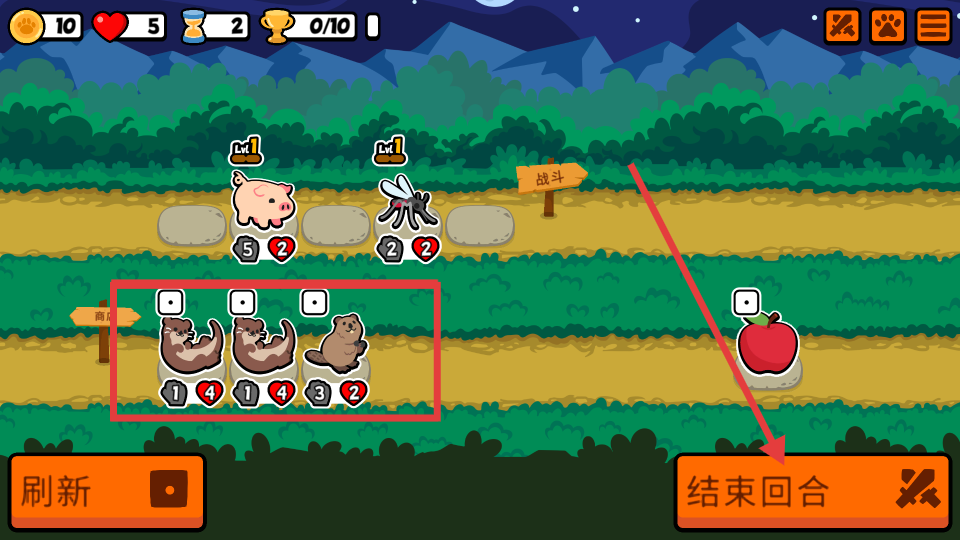Image resolution: width=960 pixels, height=540 pixels.
Task: Choose the beaver in the shop
Action: pyautogui.click(x=336, y=343)
